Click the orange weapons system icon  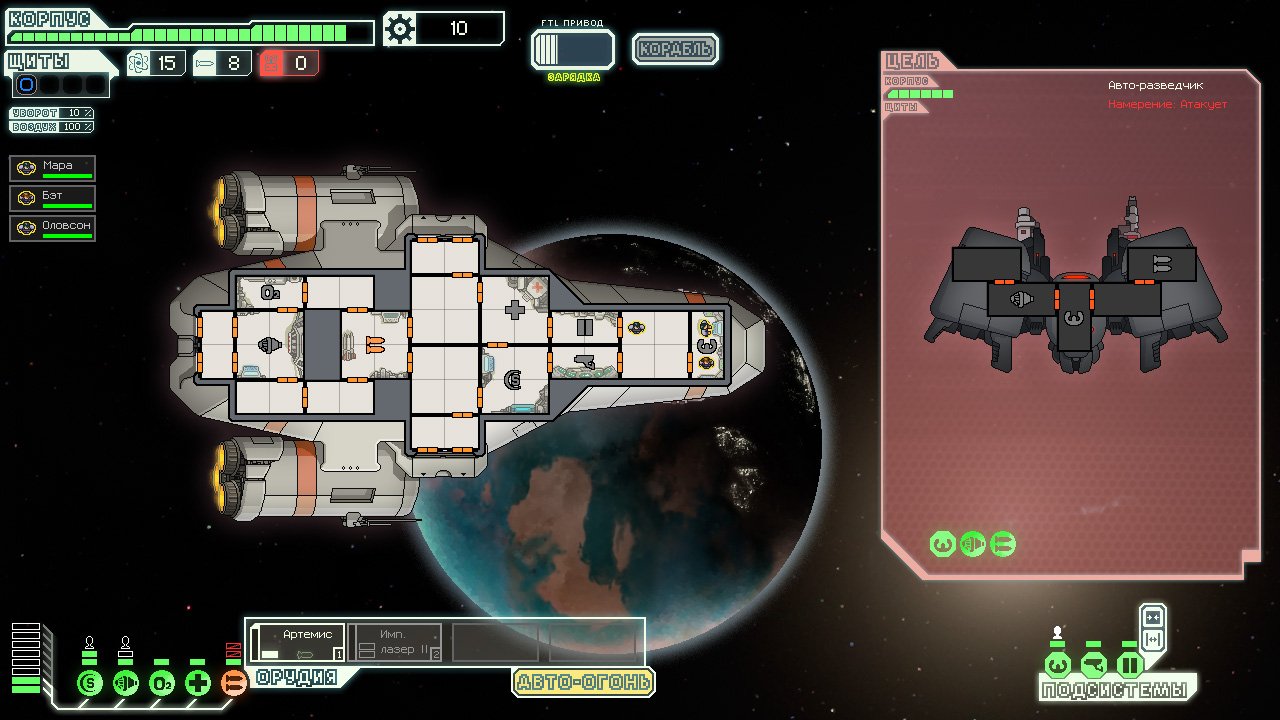[x=232, y=683]
